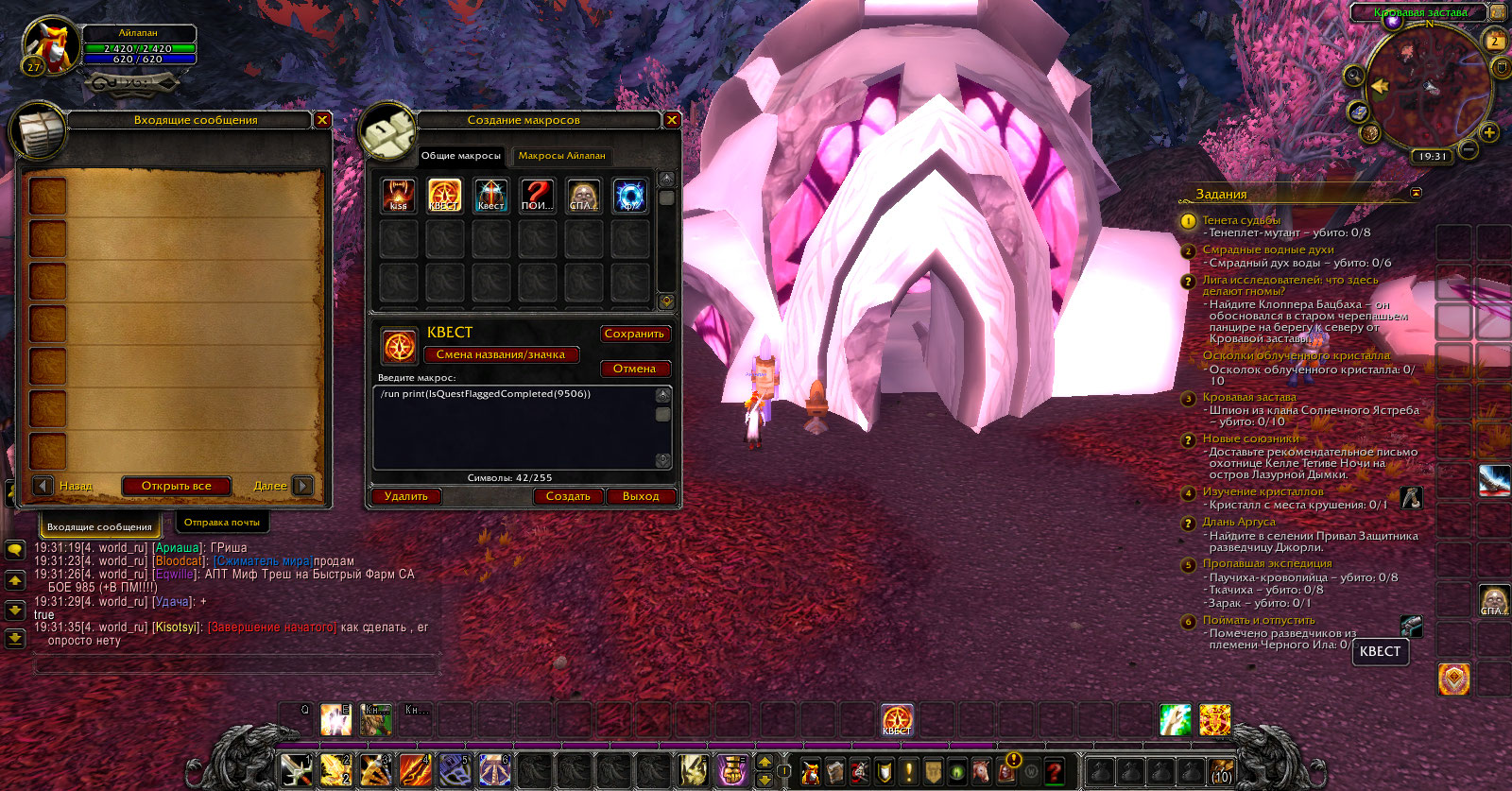1512x791 pixels.
Task: Close the macro creation window
Action: click(x=672, y=120)
